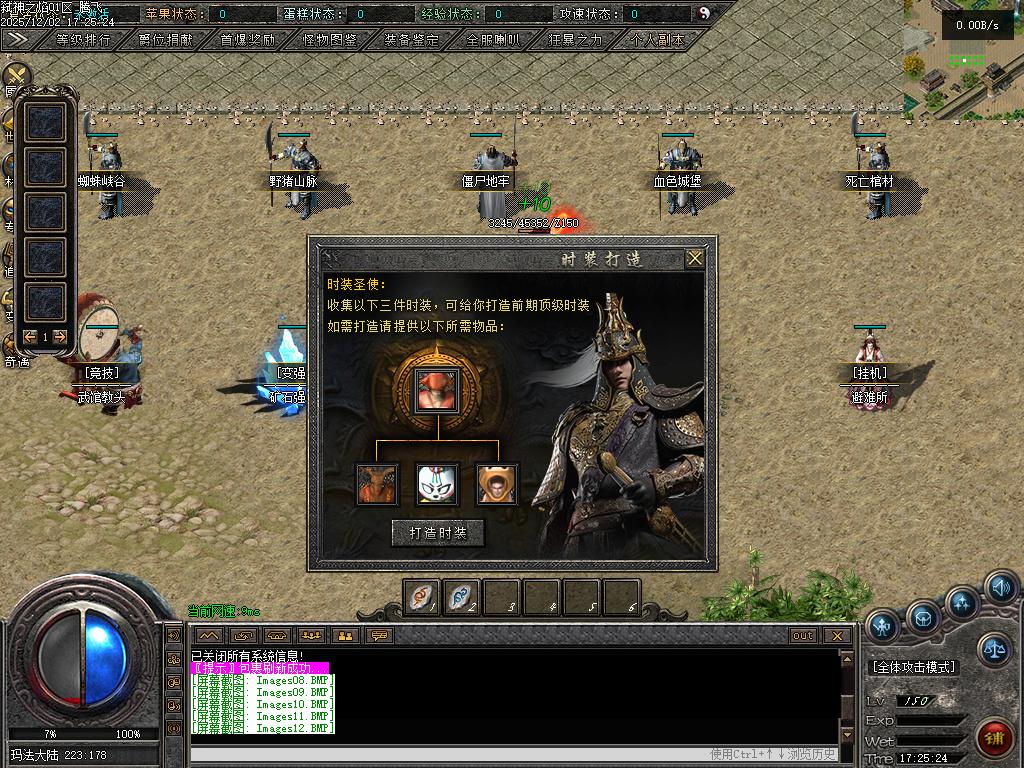Open the 狂暴之力 berserk power menu
This screenshot has height=768, width=1024.
coord(575,41)
